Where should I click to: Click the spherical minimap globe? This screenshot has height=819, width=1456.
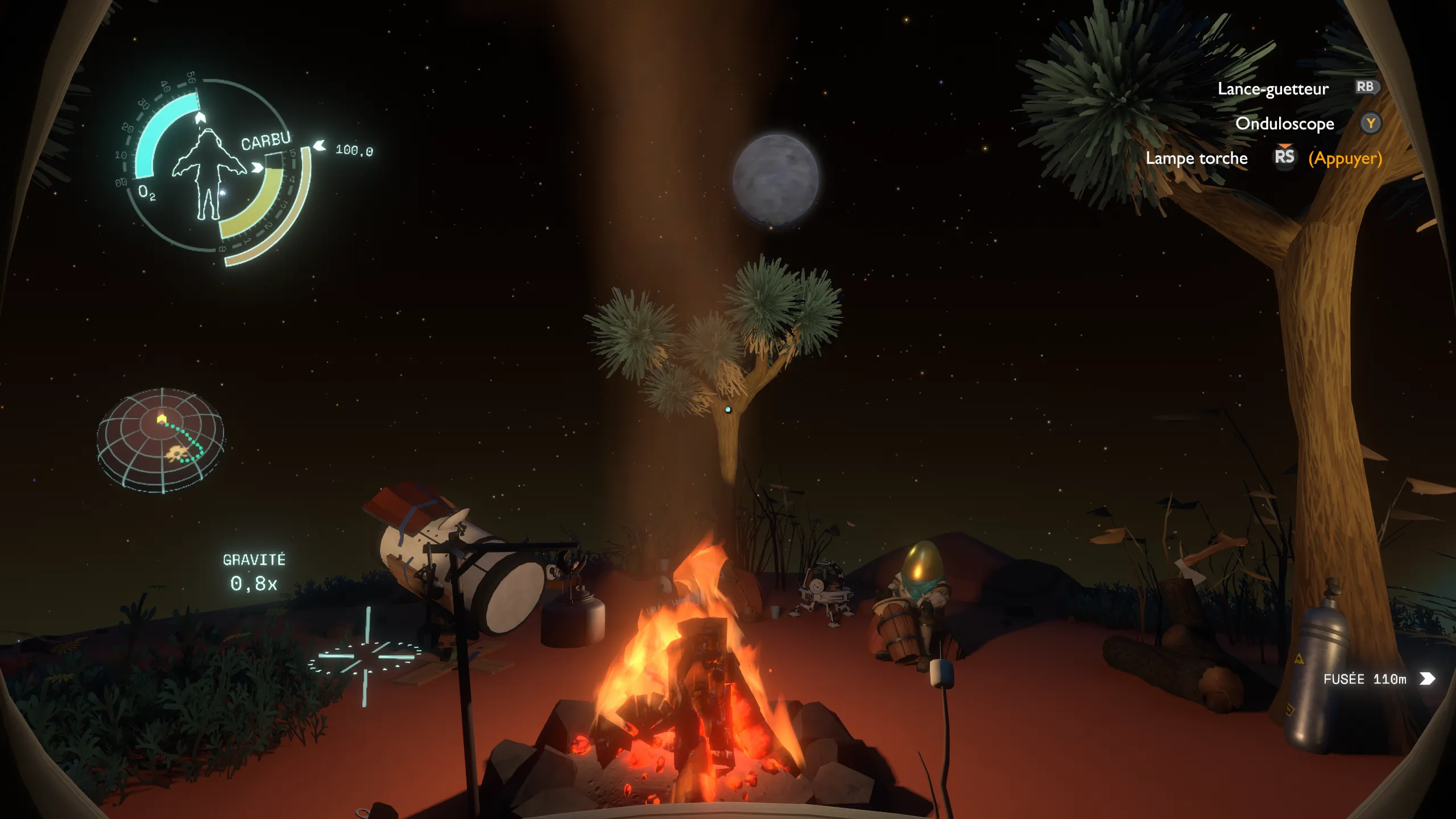coord(161,440)
